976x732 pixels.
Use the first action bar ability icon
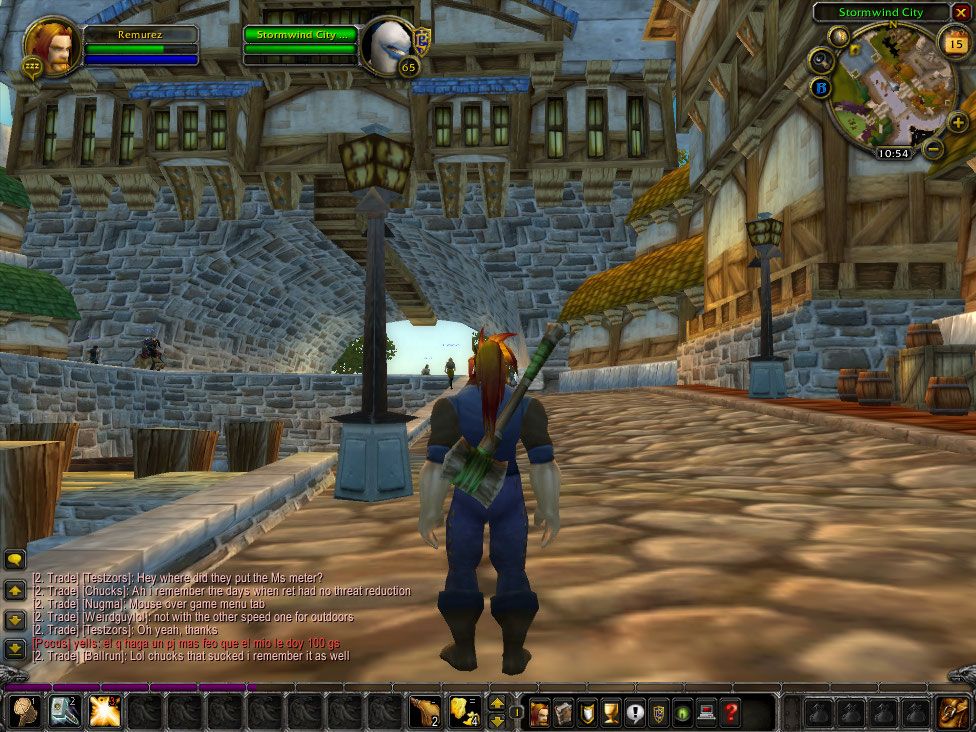click(x=23, y=711)
